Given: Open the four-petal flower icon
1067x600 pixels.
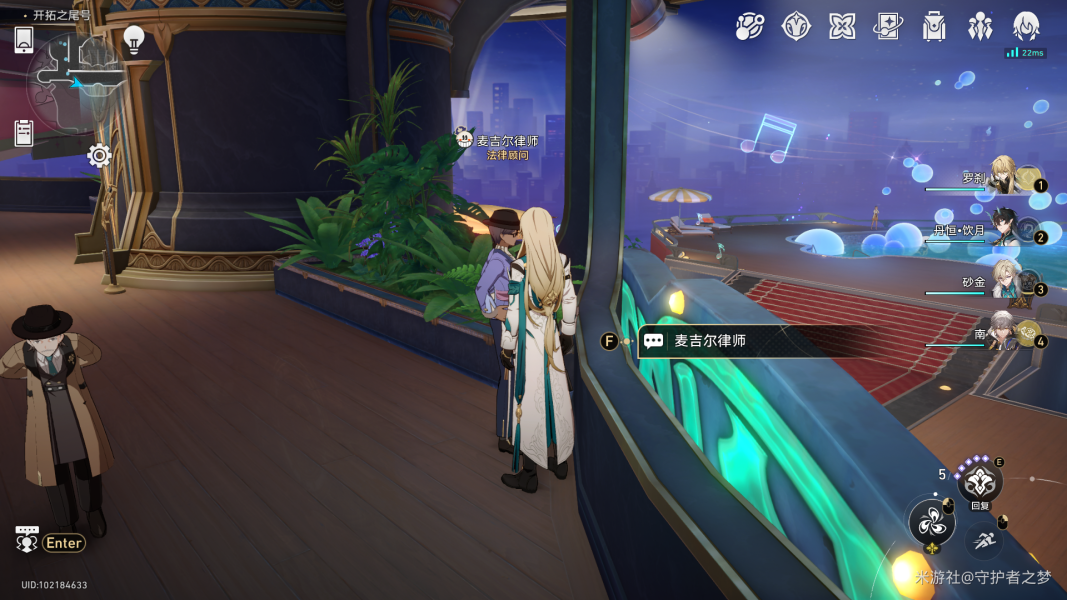Looking at the screenshot, I should click(x=842, y=26).
